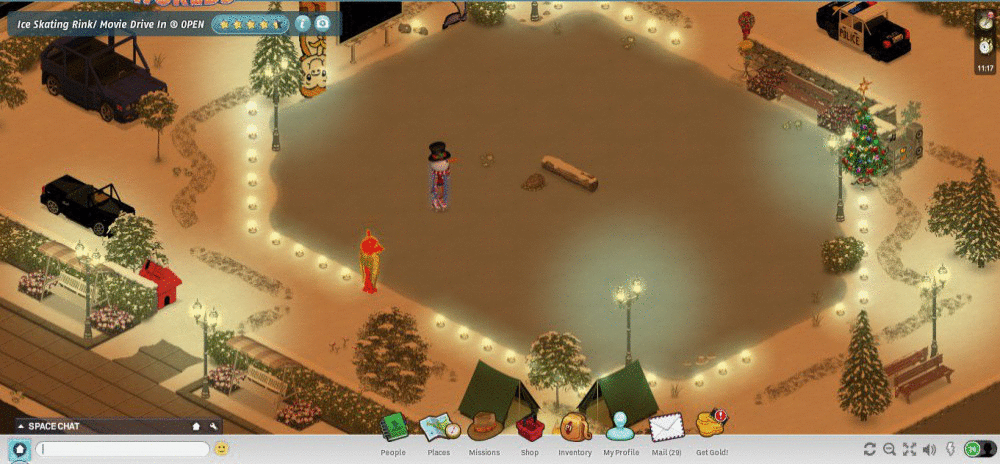This screenshot has width=1000, height=464.
Task: Open the smiley emoji picker
Action: click(221, 449)
